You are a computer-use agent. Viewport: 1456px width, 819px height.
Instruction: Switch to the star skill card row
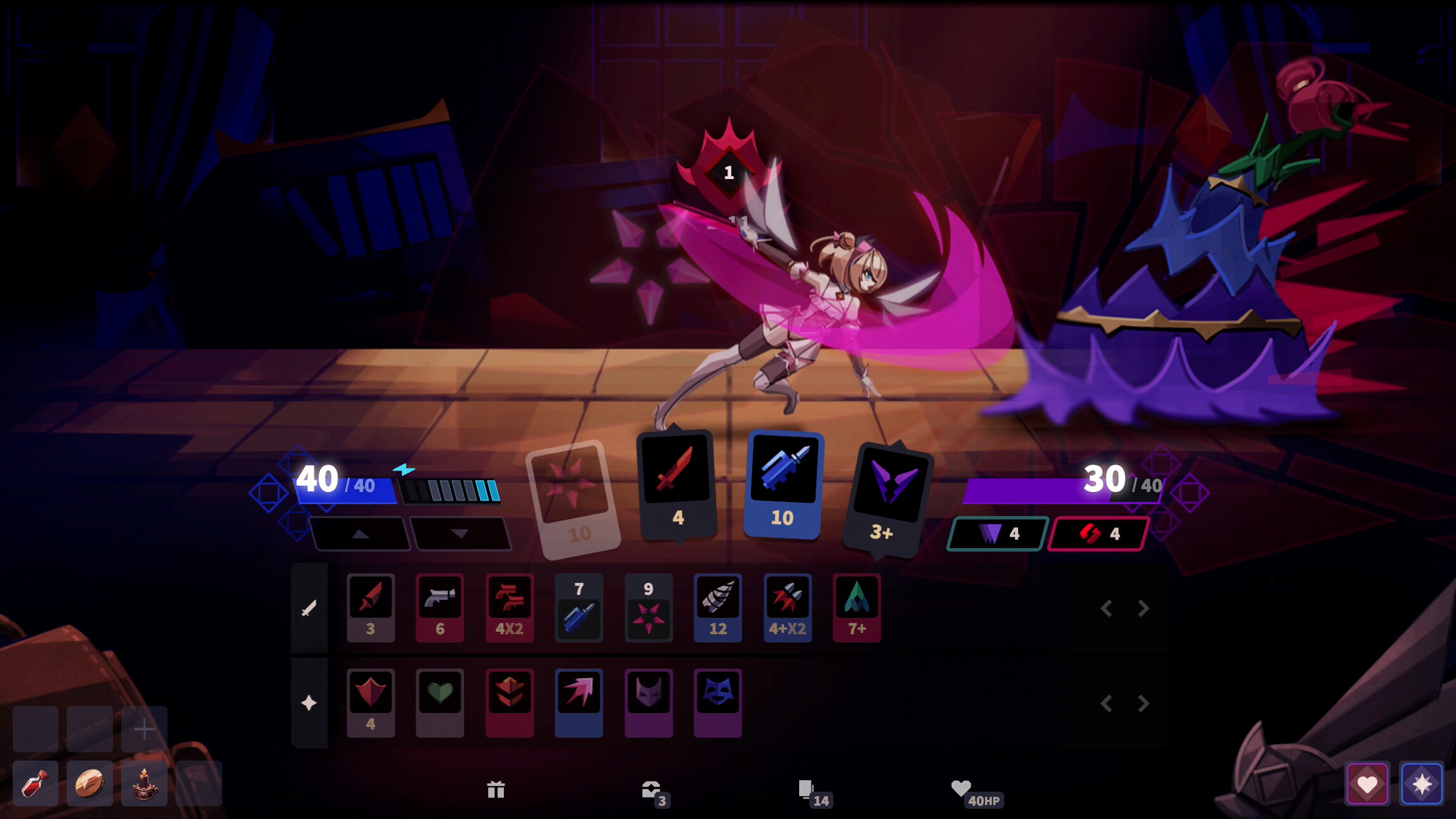pyautogui.click(x=309, y=702)
